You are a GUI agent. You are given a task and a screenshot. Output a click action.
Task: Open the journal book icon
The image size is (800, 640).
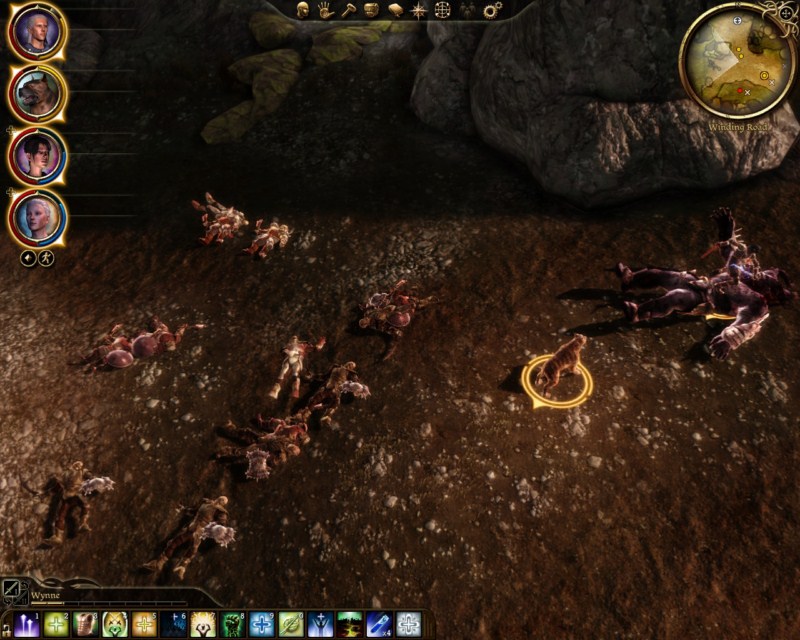395,10
